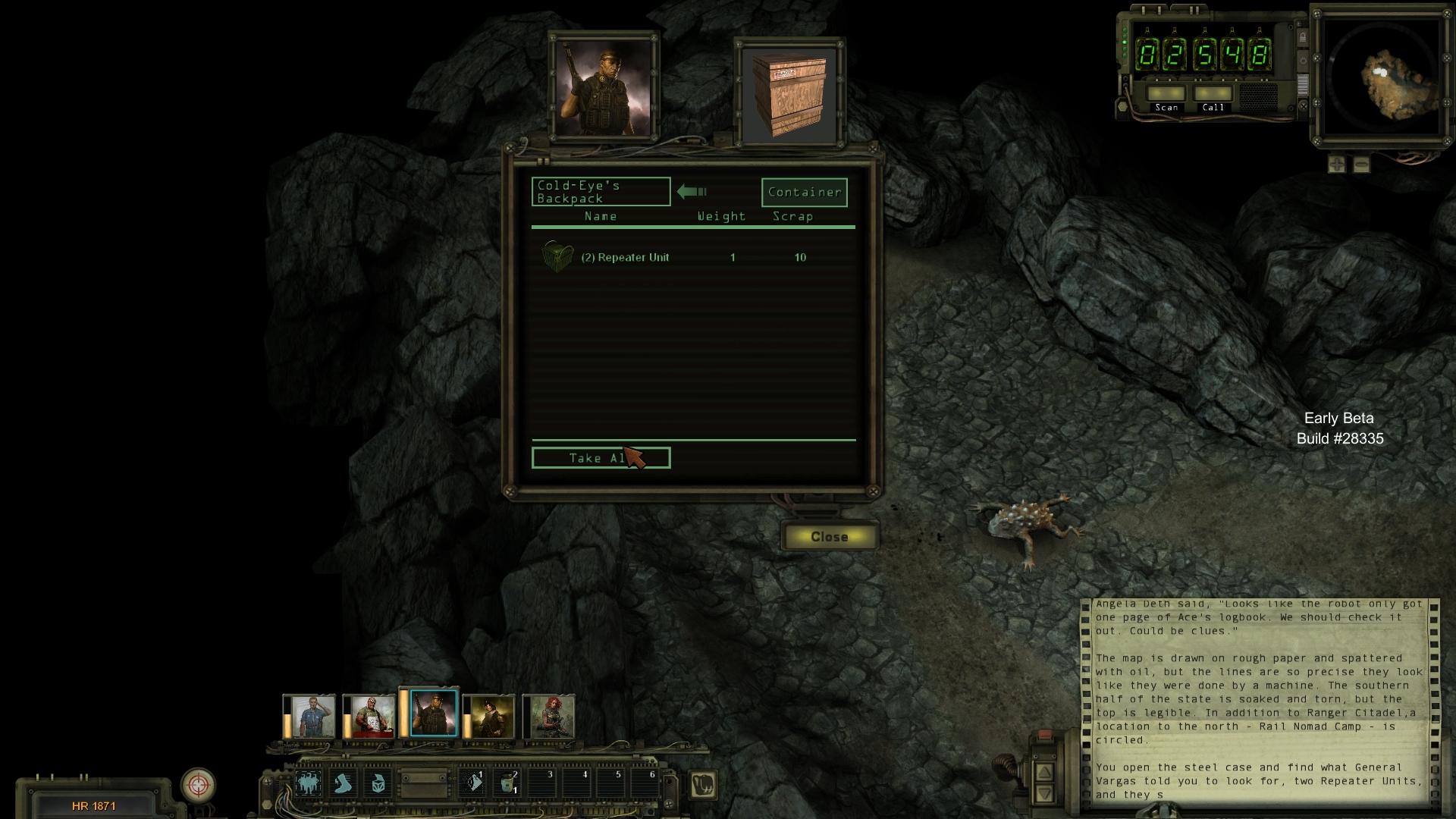Click the Scan radio button
The width and height of the screenshot is (1456, 819).
click(x=1166, y=94)
